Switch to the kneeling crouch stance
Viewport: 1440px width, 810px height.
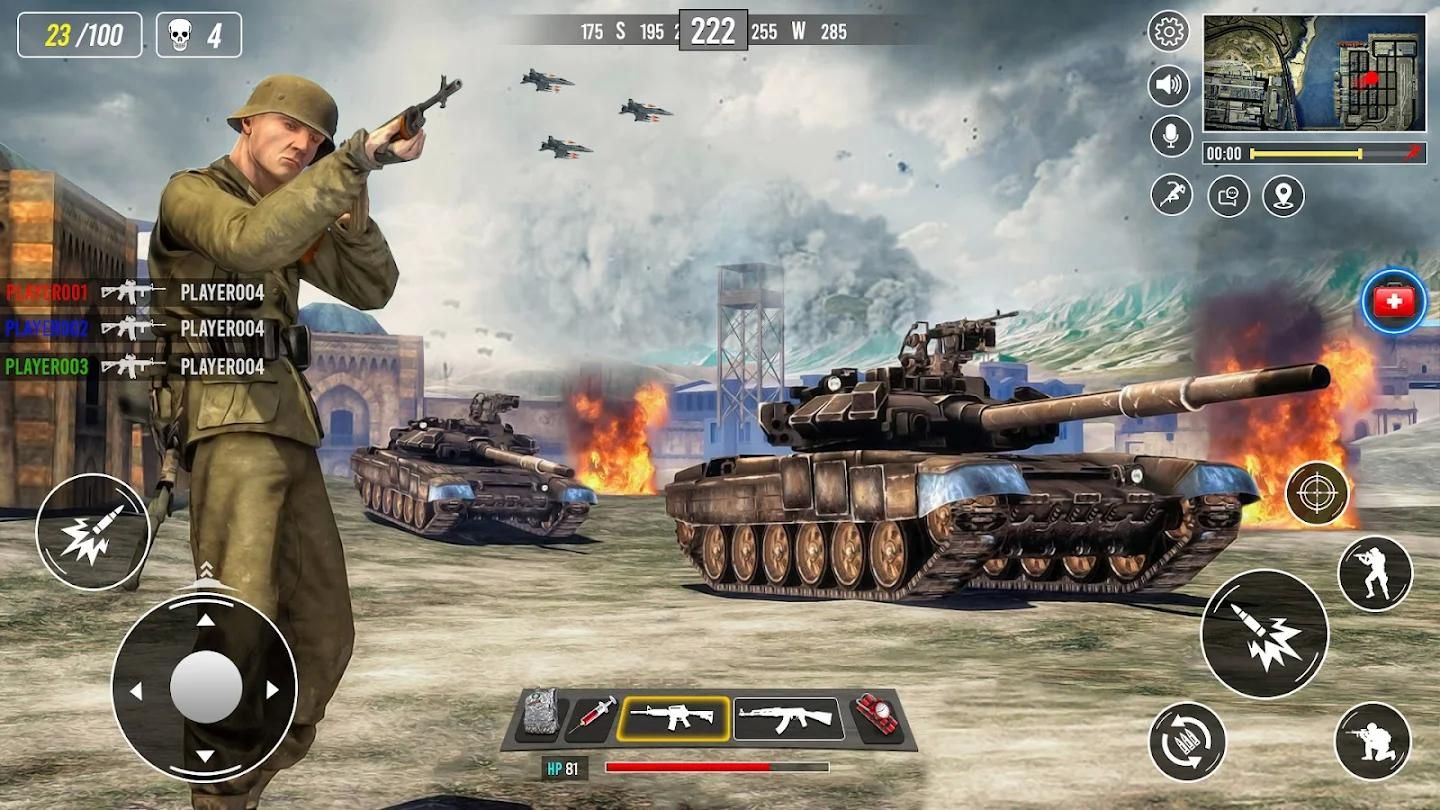[x=1372, y=741]
